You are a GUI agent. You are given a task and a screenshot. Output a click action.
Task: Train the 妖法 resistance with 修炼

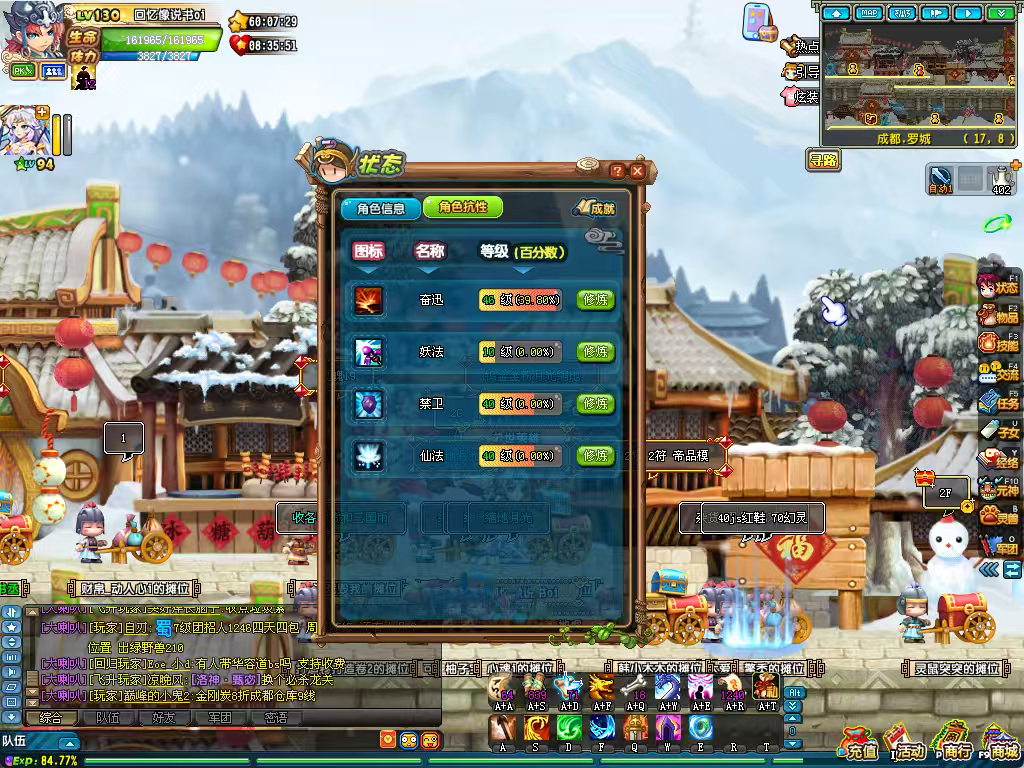(x=596, y=351)
